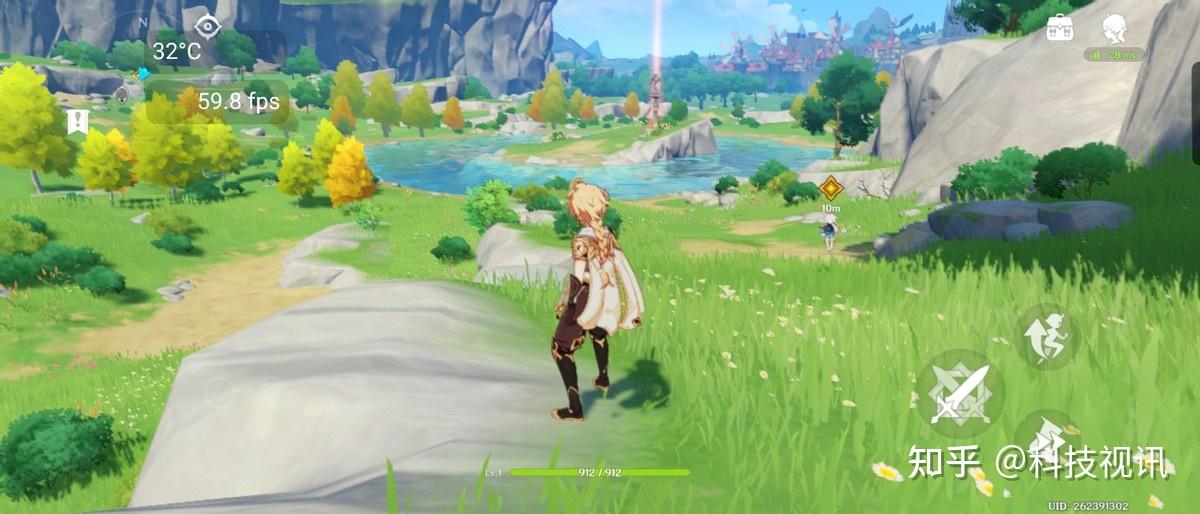Screen dimensions: 1200x514
Task: Open the character head icon menu
Action: coord(1114,28)
